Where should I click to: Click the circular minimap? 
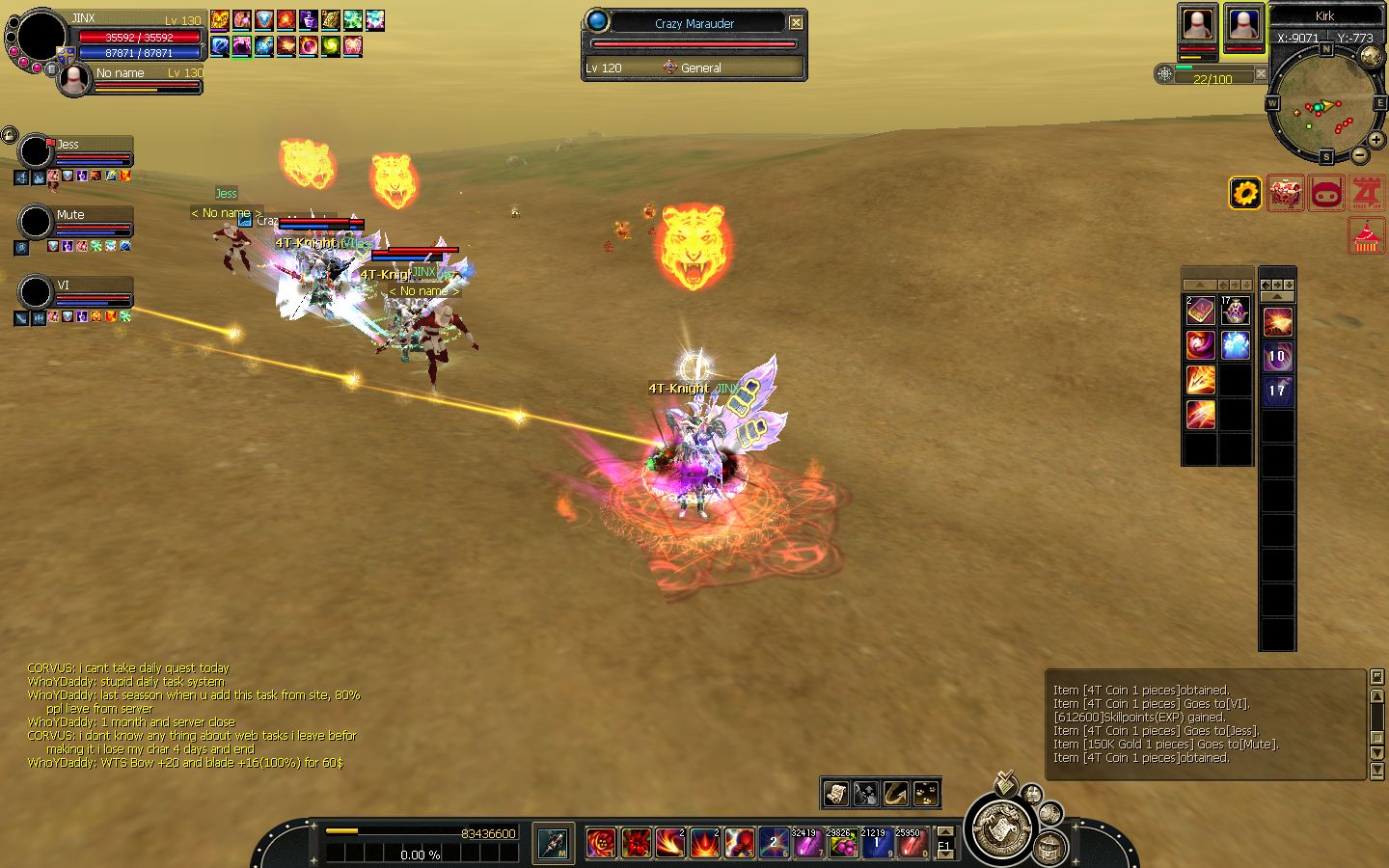pyautogui.click(x=1325, y=104)
